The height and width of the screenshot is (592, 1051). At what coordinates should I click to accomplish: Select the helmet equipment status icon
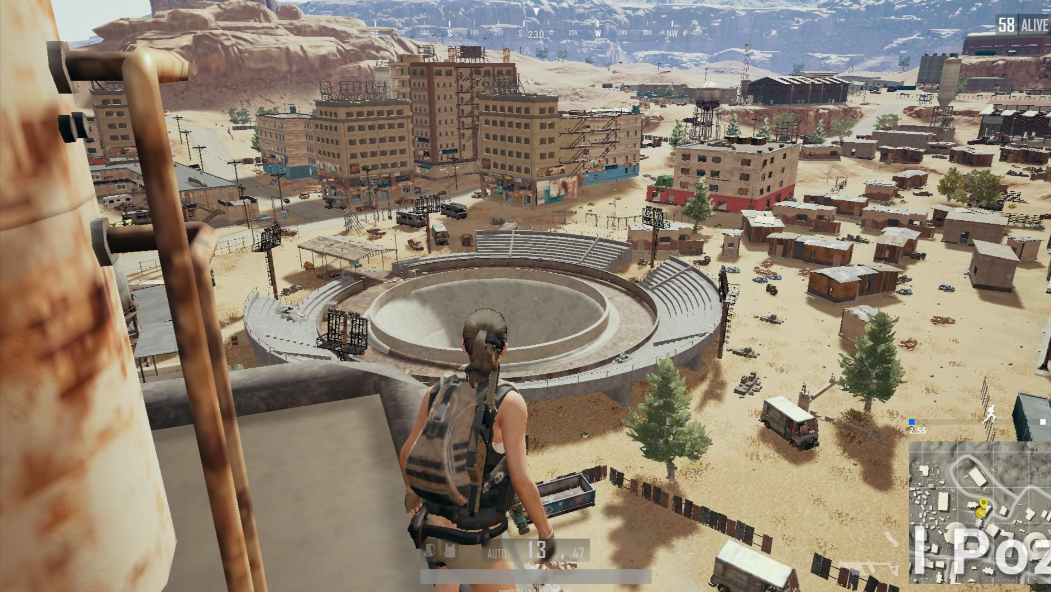click(x=430, y=550)
